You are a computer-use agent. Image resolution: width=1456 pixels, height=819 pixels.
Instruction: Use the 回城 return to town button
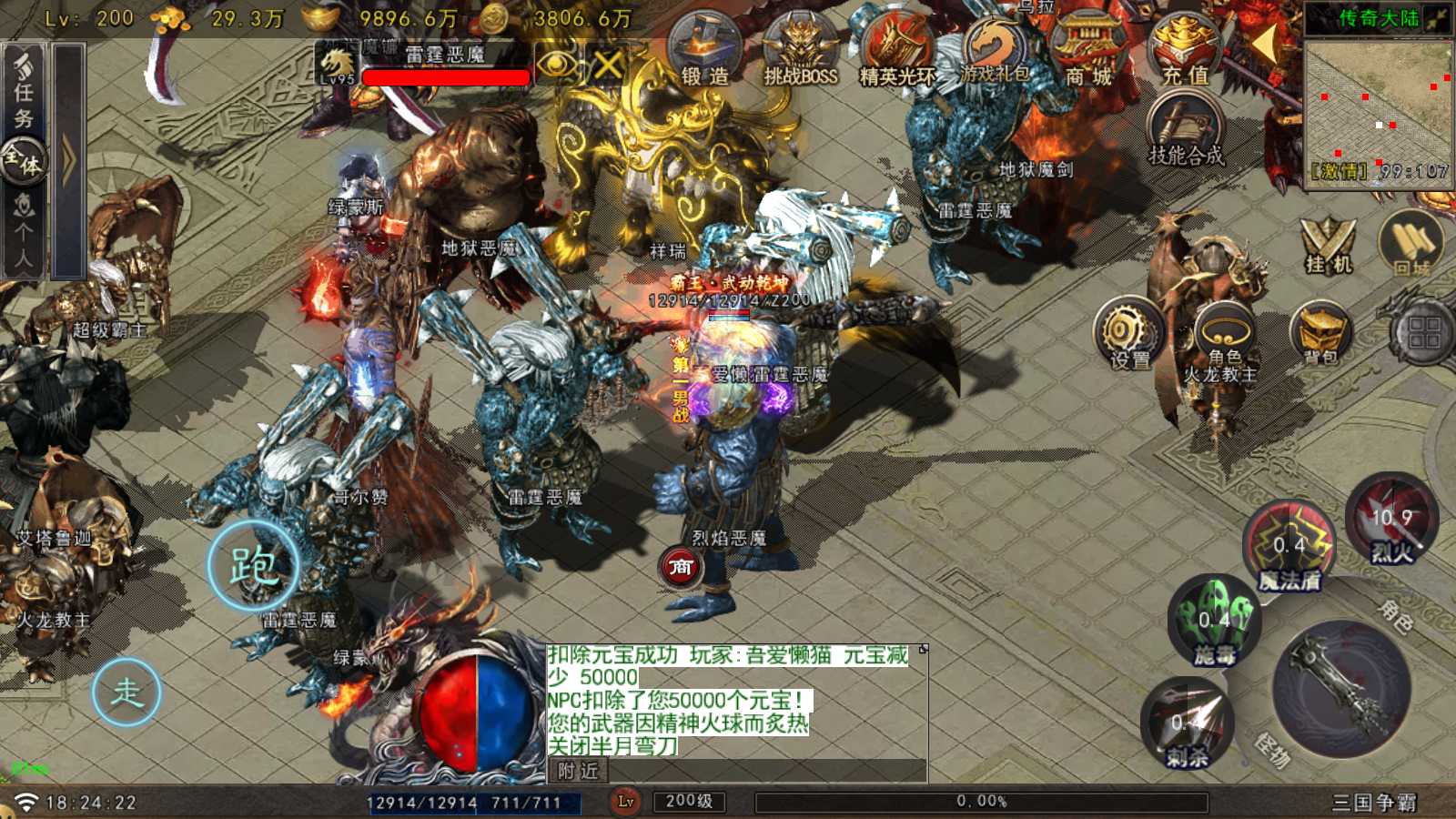(1412, 246)
